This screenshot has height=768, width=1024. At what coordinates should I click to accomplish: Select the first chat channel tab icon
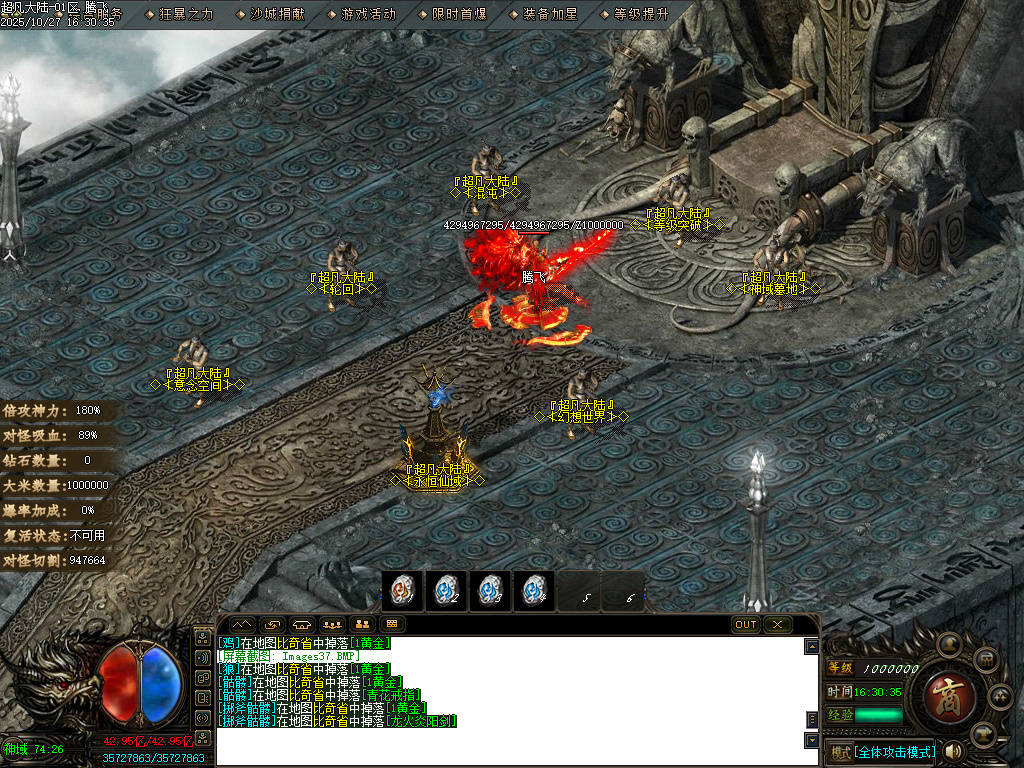[242, 625]
